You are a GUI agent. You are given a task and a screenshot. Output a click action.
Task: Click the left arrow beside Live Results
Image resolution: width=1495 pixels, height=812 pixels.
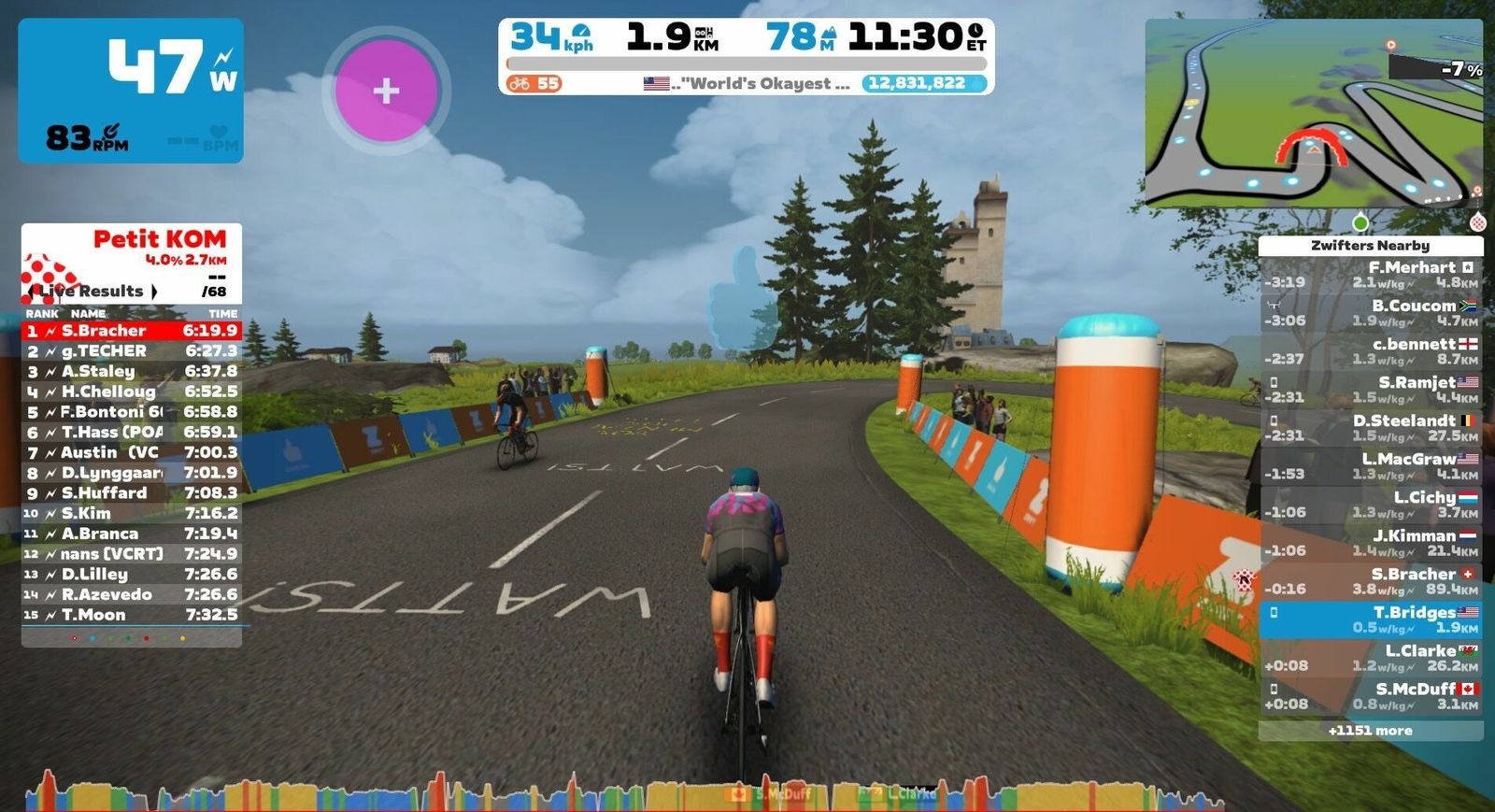[x=32, y=292]
